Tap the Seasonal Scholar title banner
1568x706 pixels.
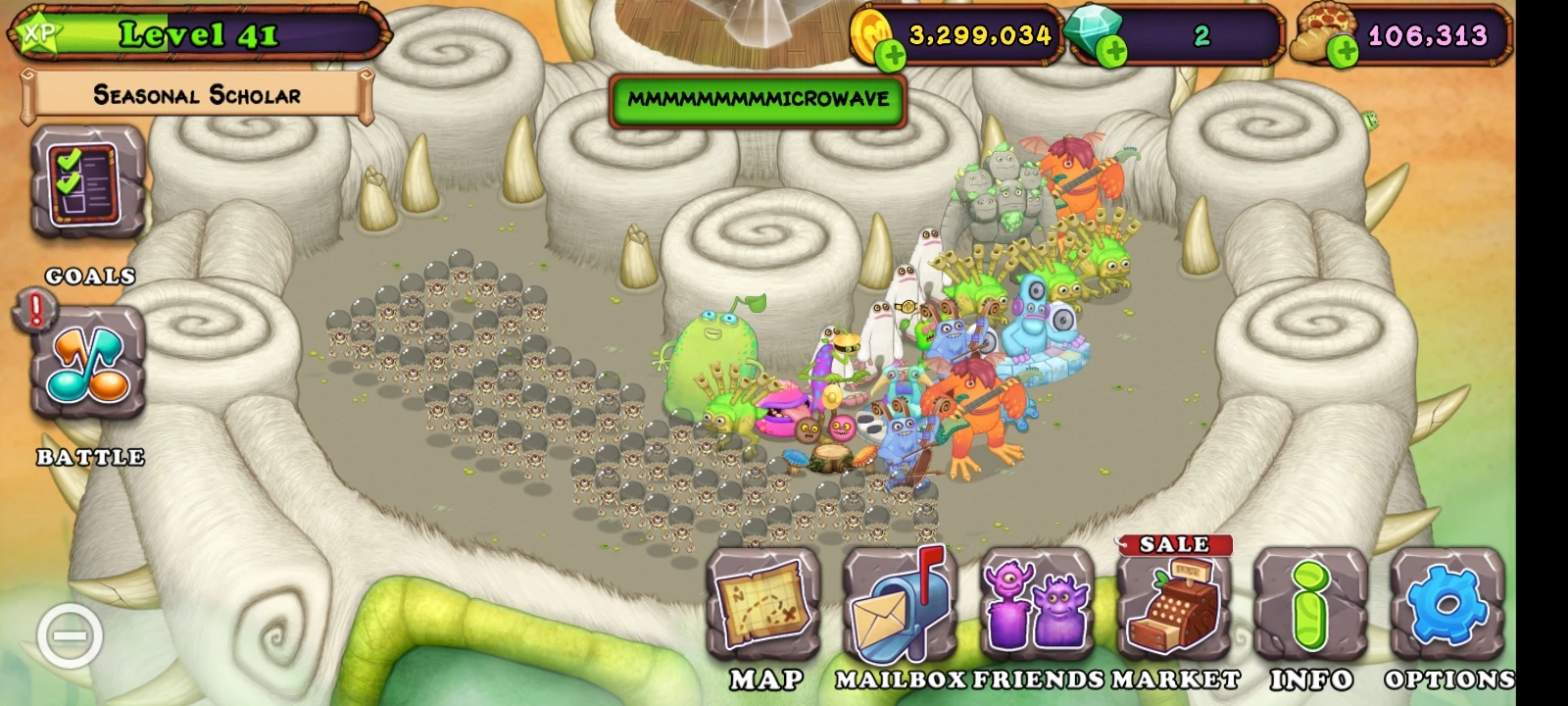pos(196,95)
